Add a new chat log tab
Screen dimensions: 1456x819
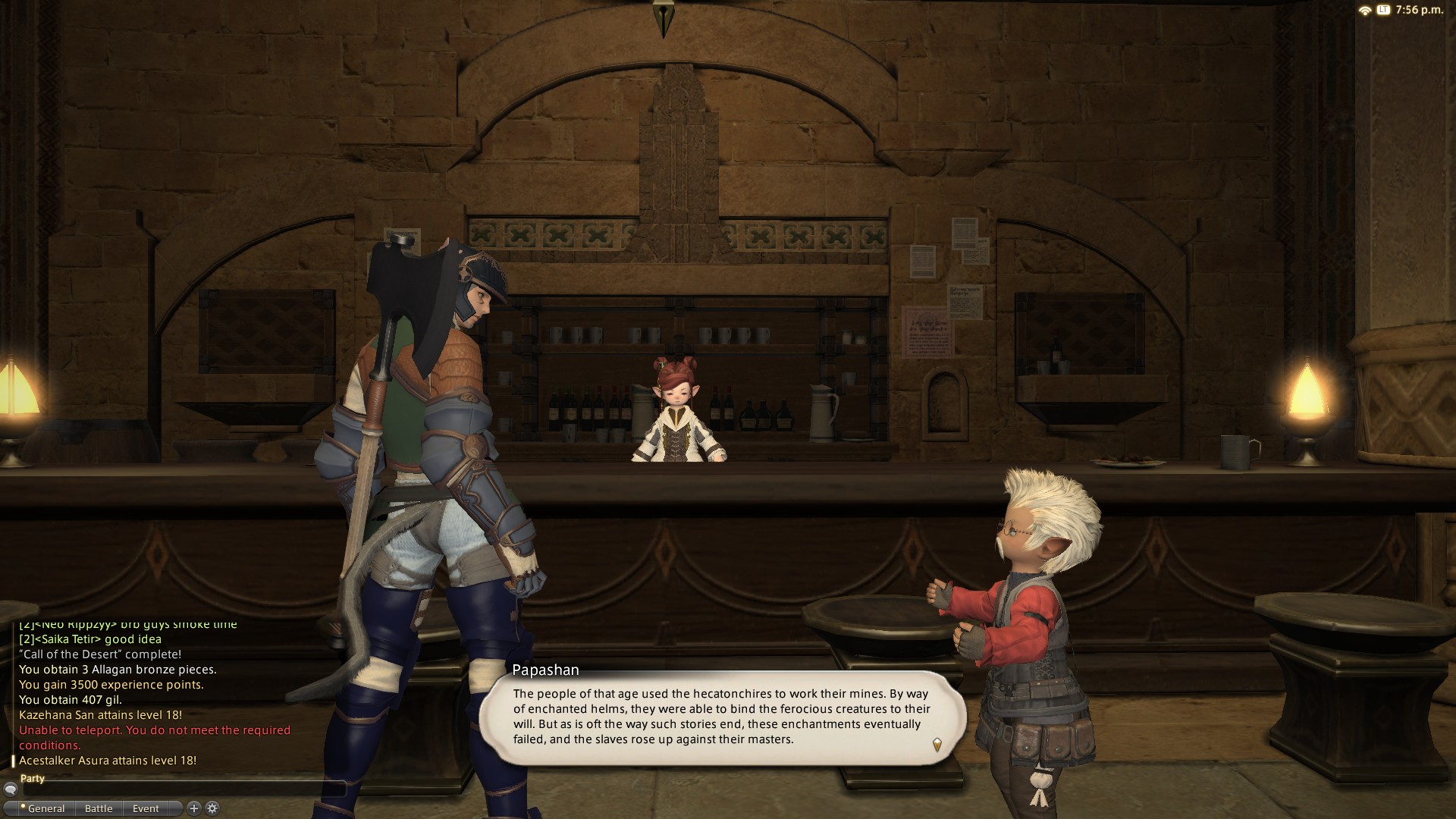coord(194,808)
